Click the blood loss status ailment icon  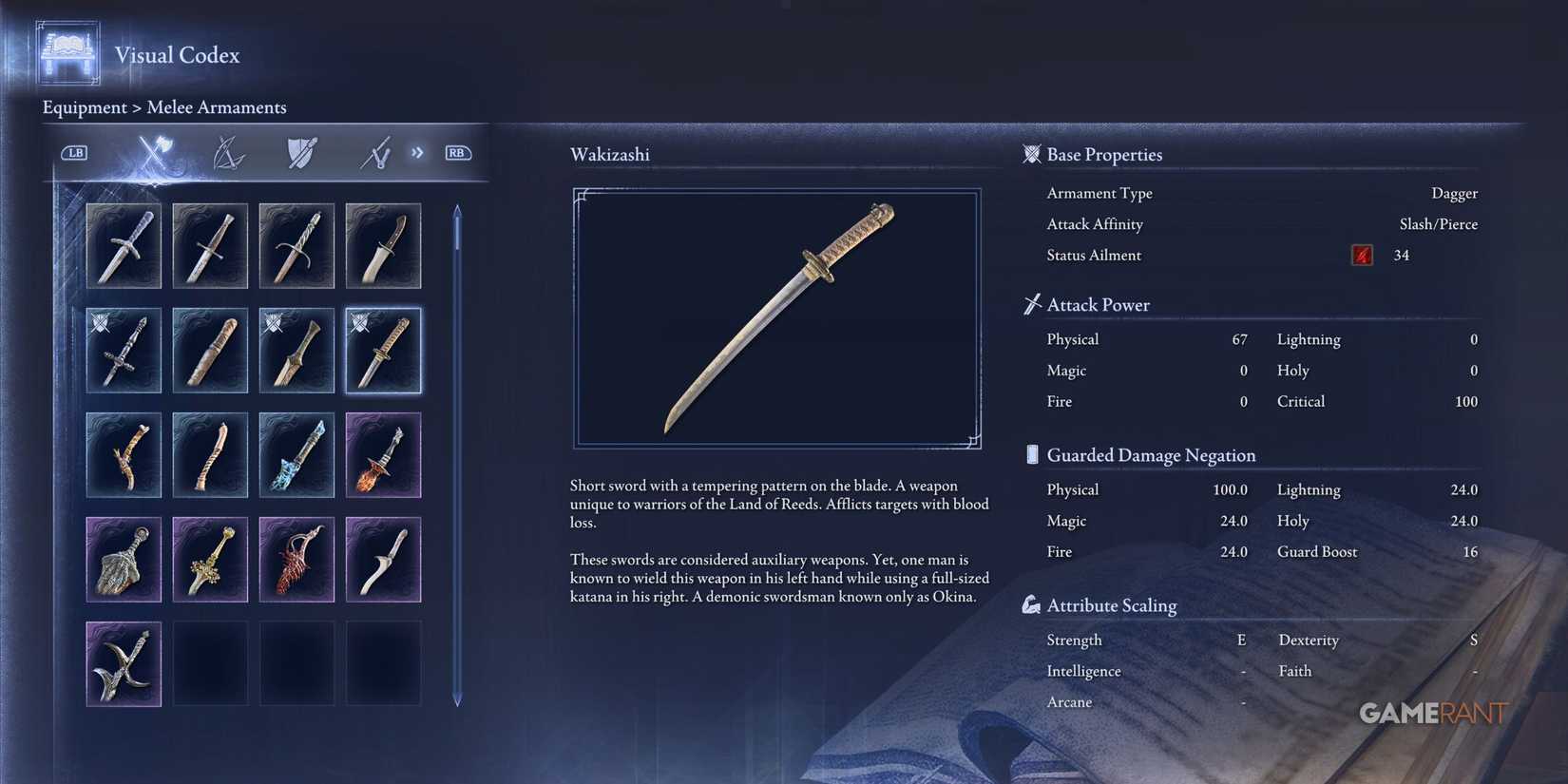[1361, 255]
